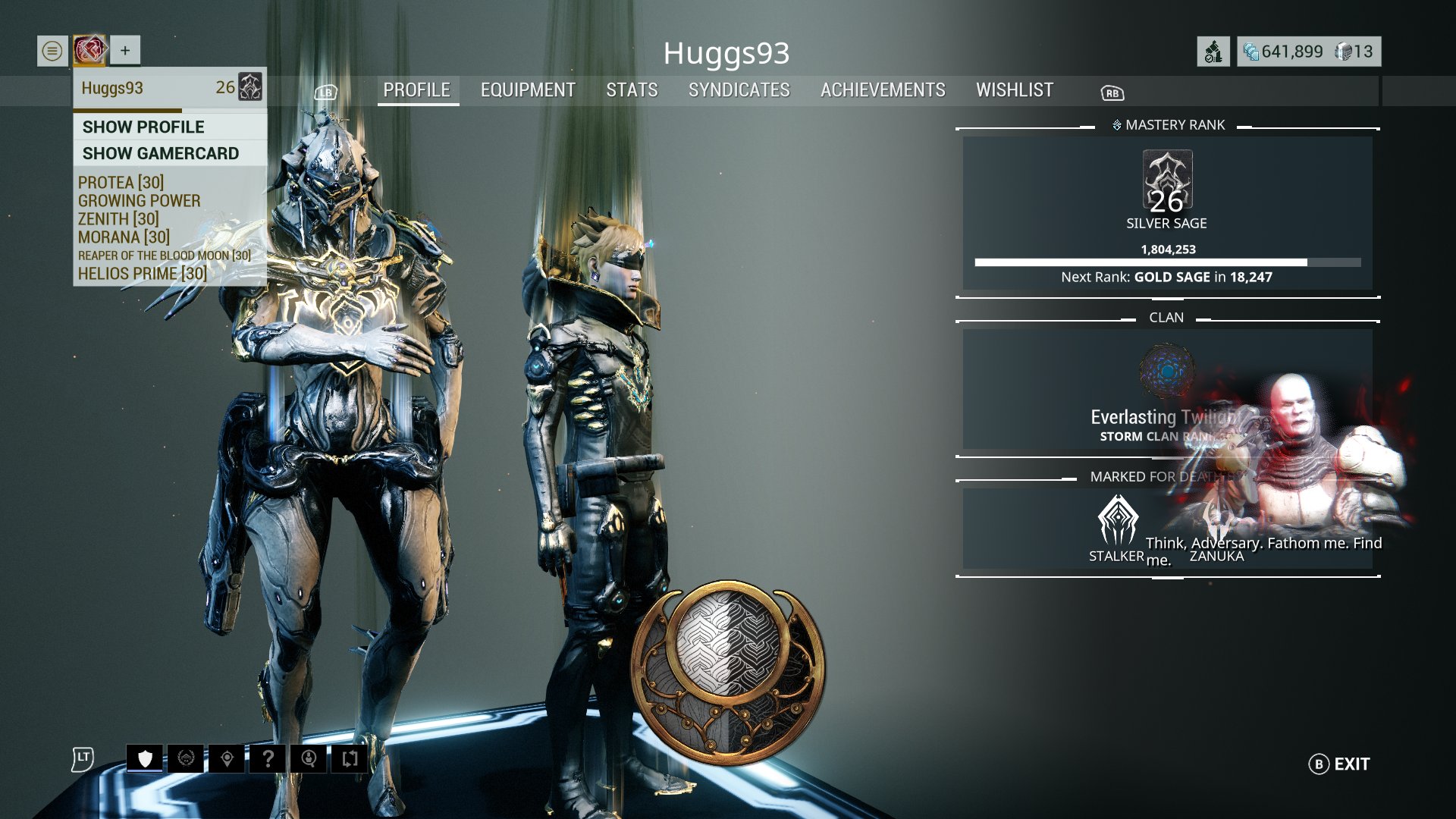Select the shield loadout icon at bottom

click(146, 758)
